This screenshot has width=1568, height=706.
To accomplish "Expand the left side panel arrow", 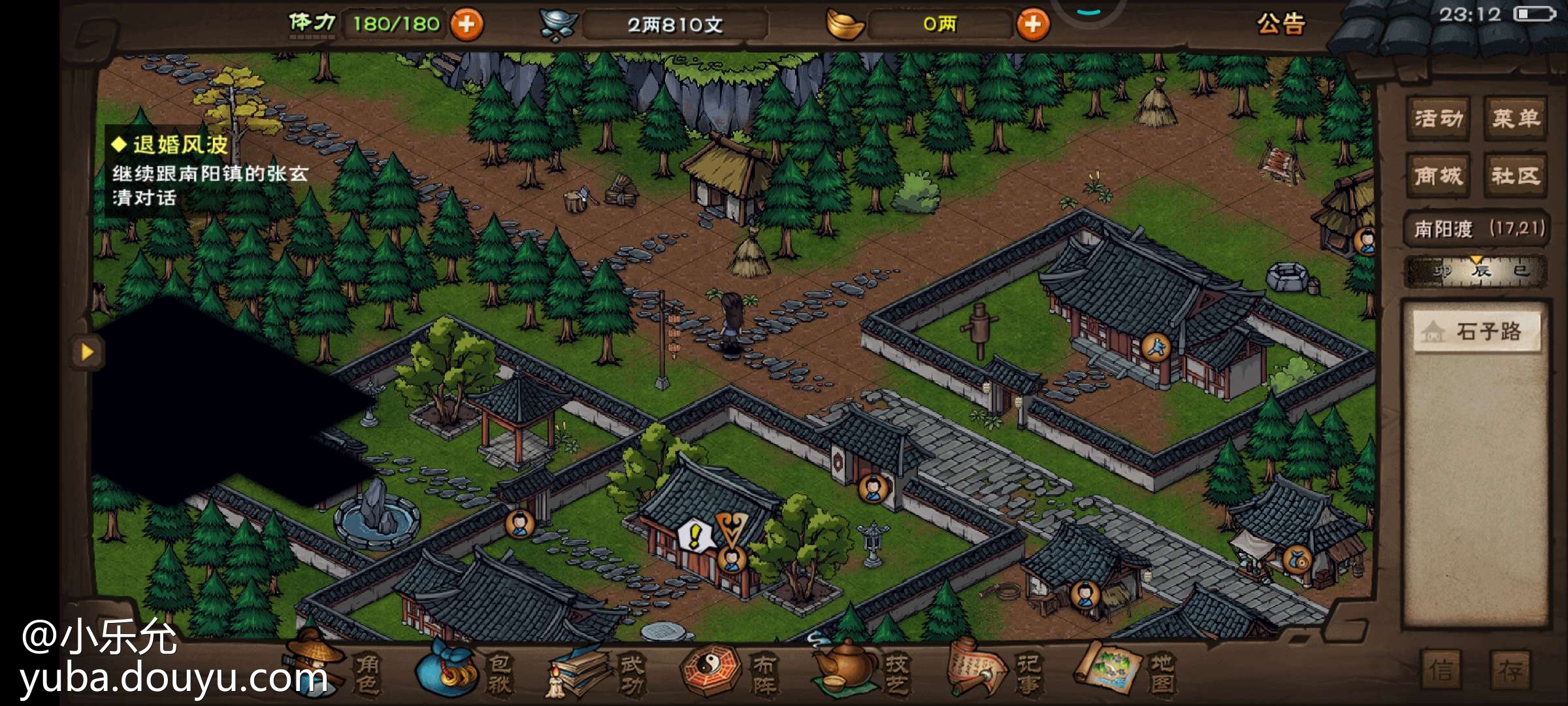I will (88, 352).
